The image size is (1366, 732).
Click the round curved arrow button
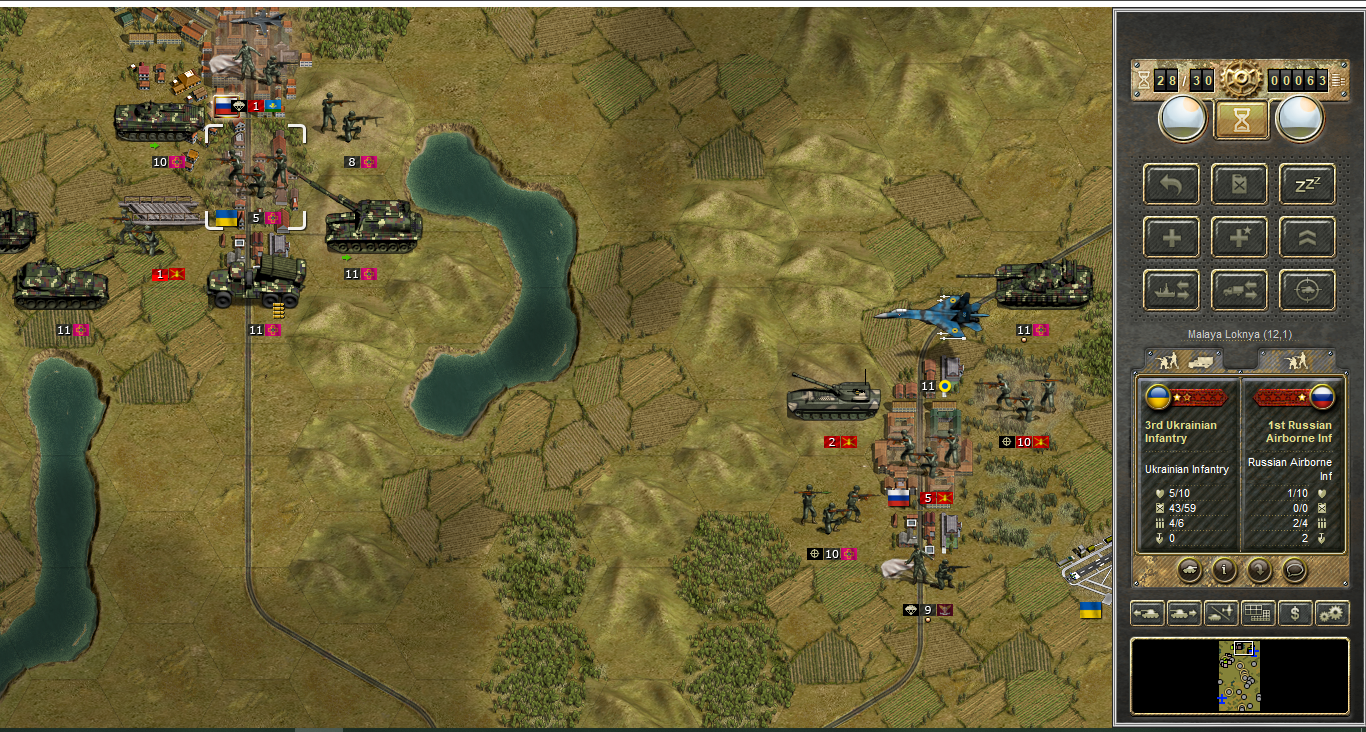pyautogui.click(x=1259, y=570)
